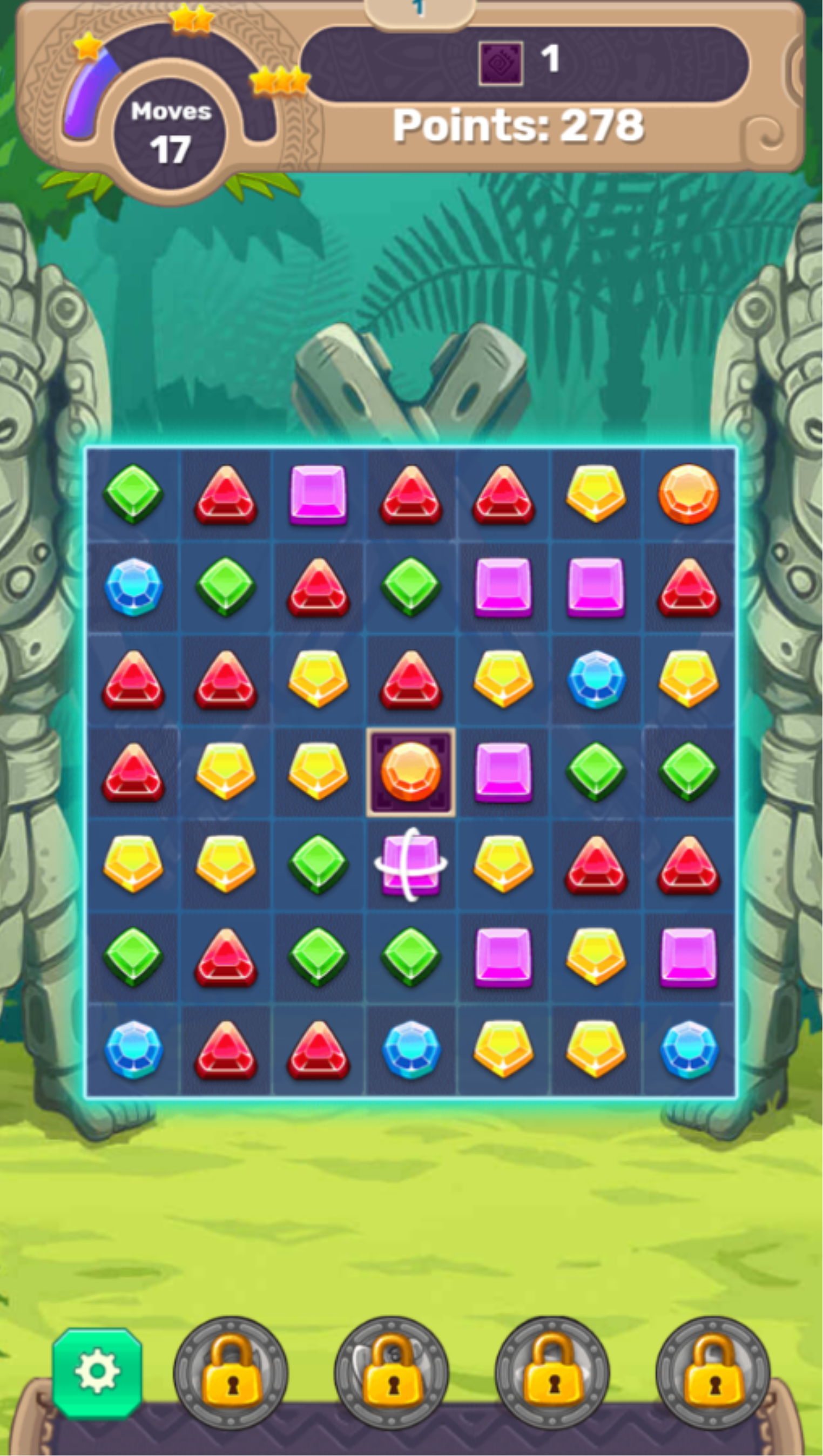
Task: Tap the Points: 278 display
Action: pyautogui.click(x=519, y=125)
